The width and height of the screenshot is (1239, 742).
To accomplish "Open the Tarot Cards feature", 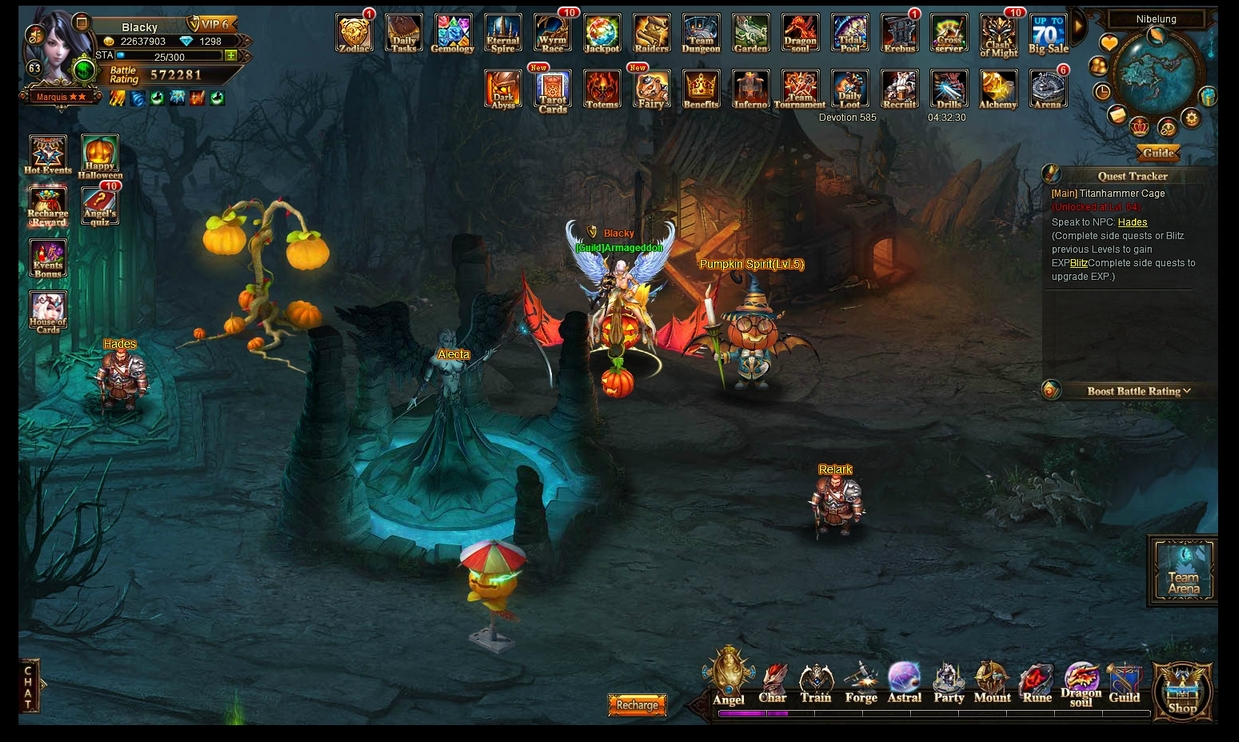I will 553,90.
